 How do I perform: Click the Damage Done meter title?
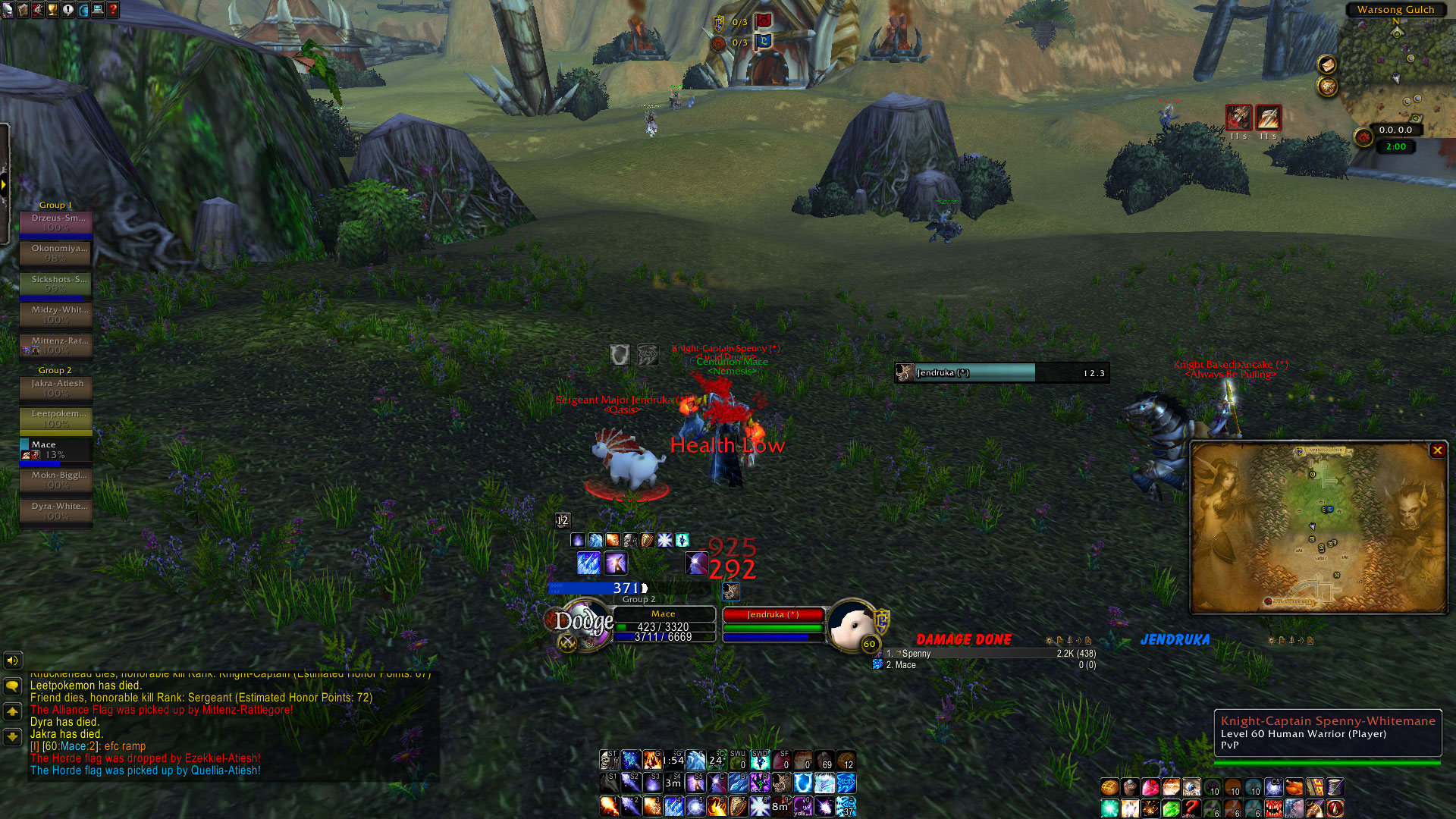[963, 640]
